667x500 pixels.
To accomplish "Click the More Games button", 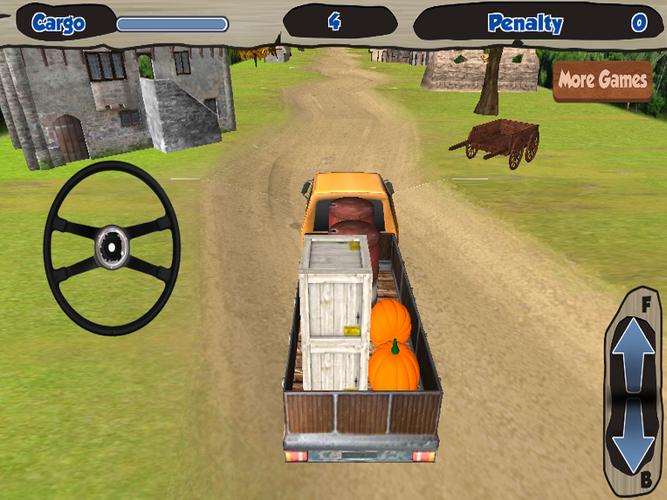I will point(602,80).
